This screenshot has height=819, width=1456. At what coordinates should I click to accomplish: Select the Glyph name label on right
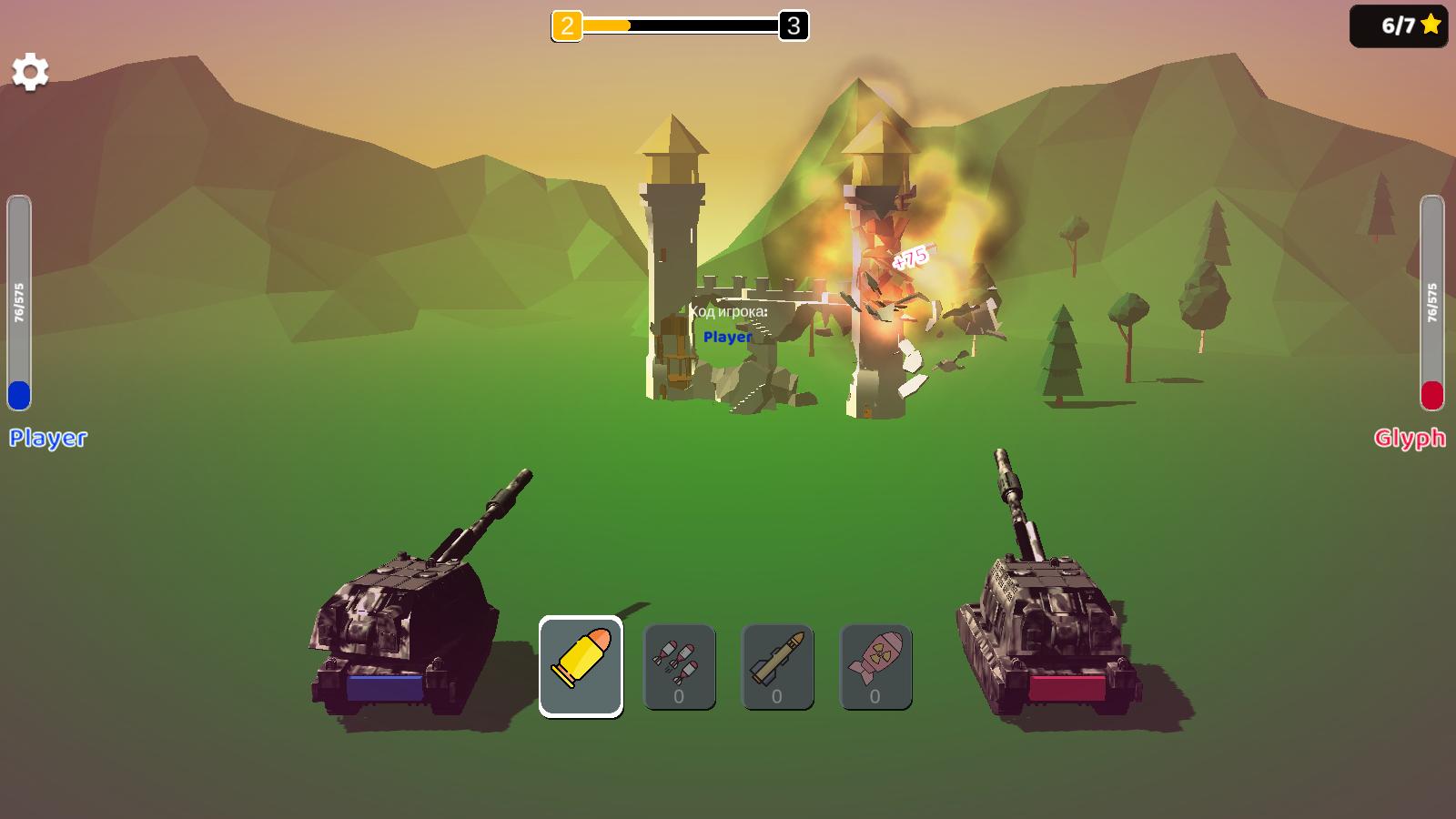tap(1410, 438)
